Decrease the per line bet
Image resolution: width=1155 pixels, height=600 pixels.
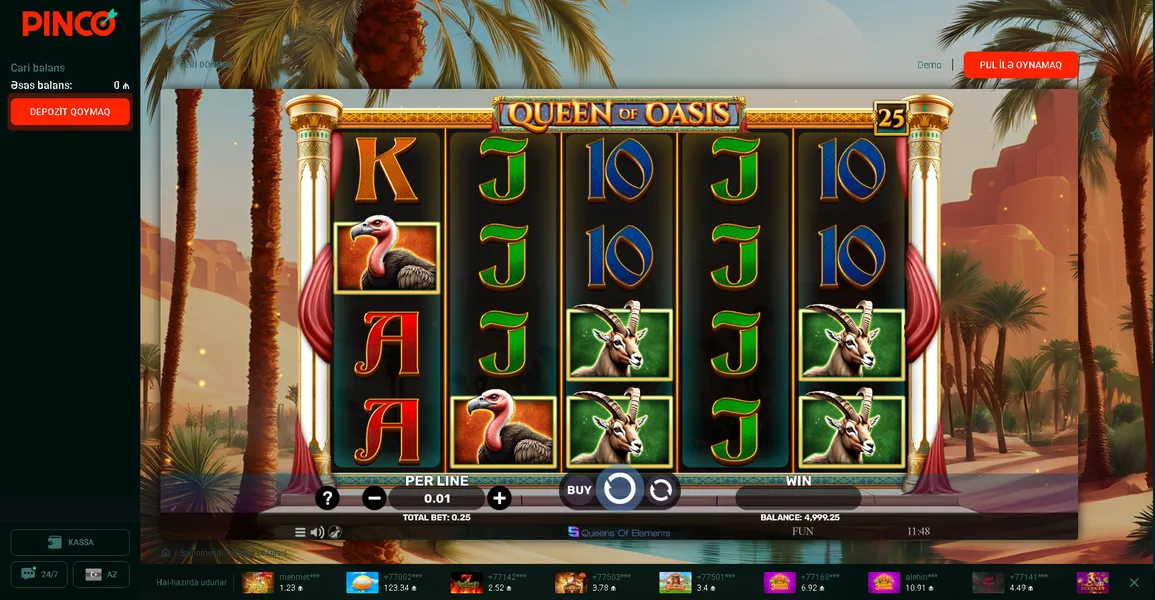(374, 498)
